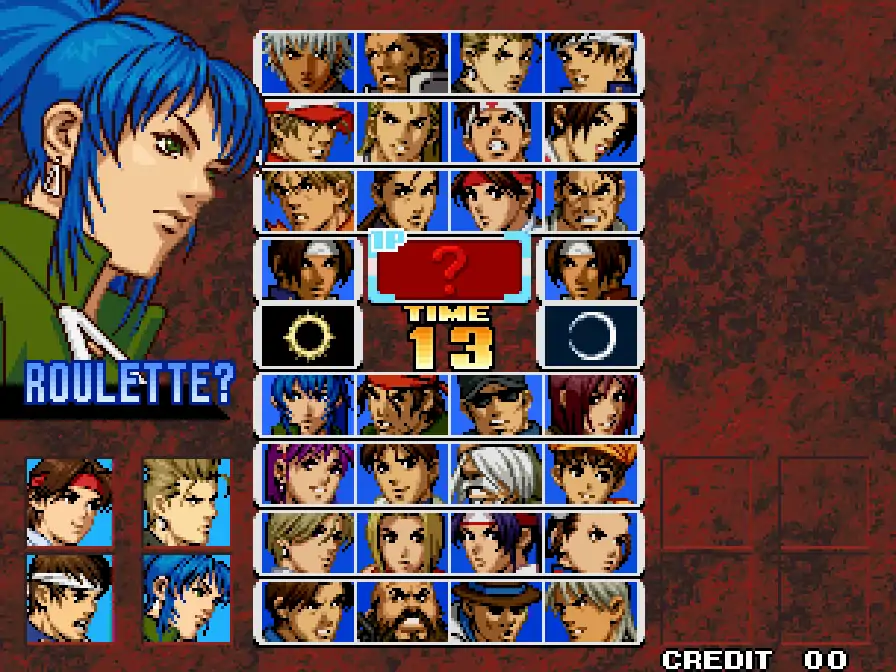
Task: Select red-haired Whip's portrait
Action: click(590, 405)
